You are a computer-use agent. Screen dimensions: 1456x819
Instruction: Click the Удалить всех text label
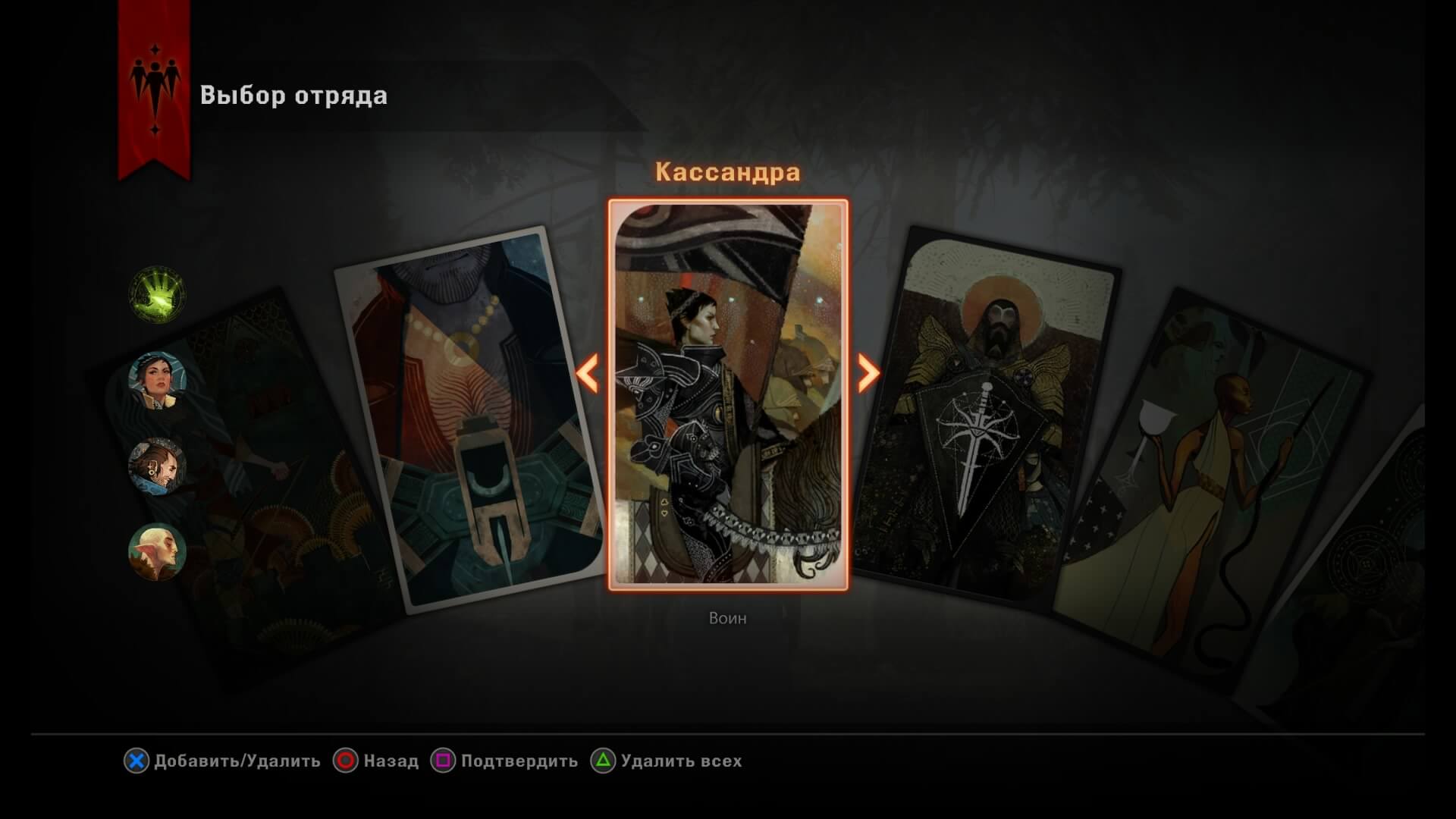click(679, 761)
